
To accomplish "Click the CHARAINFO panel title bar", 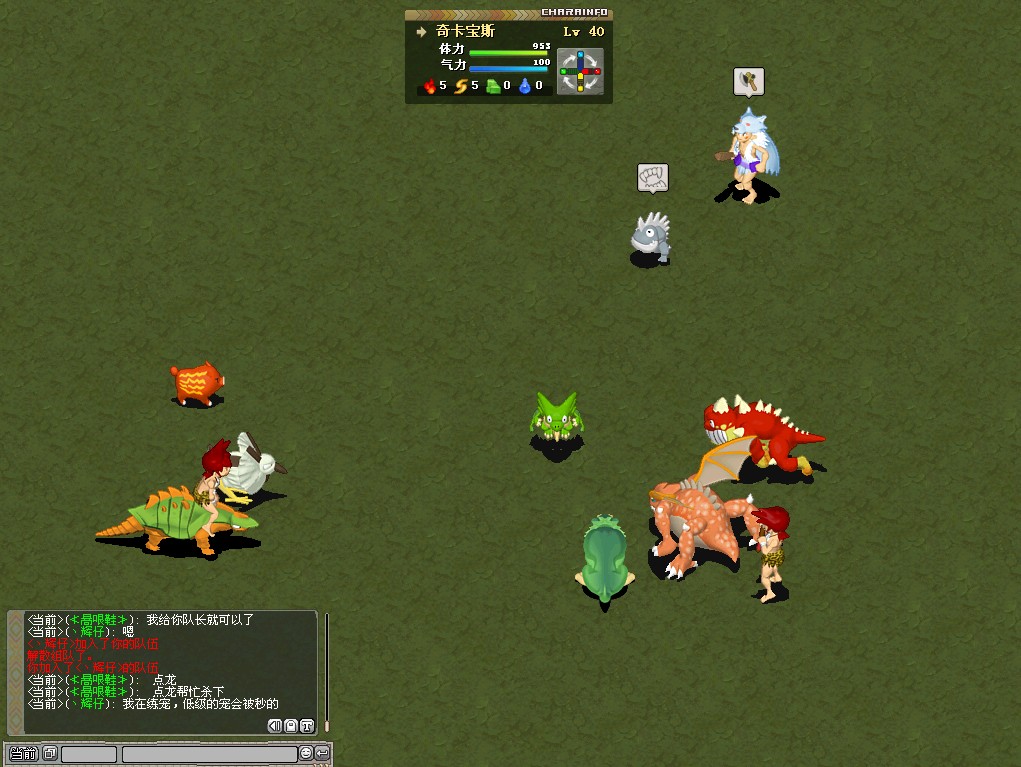I will (x=508, y=13).
